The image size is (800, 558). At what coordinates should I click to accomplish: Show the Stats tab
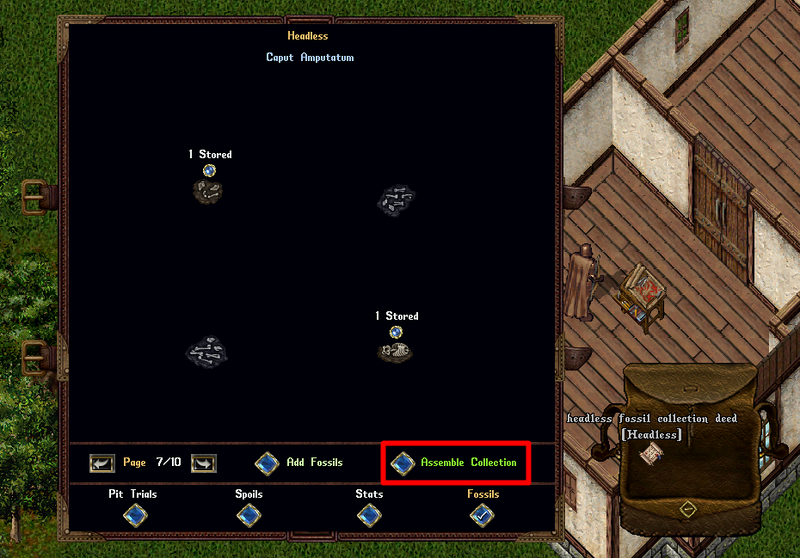[369, 514]
